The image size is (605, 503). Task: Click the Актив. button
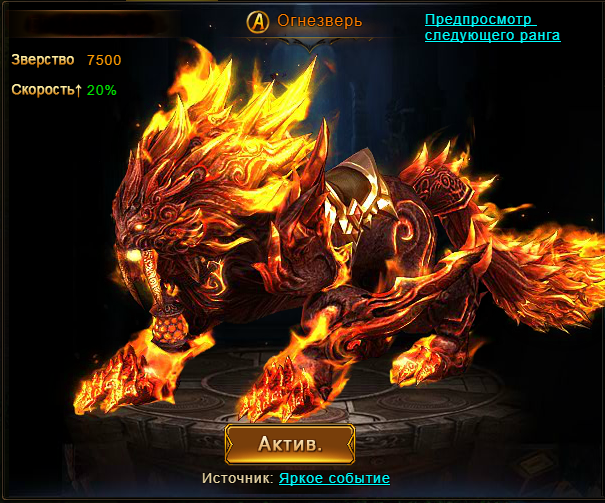pos(290,443)
